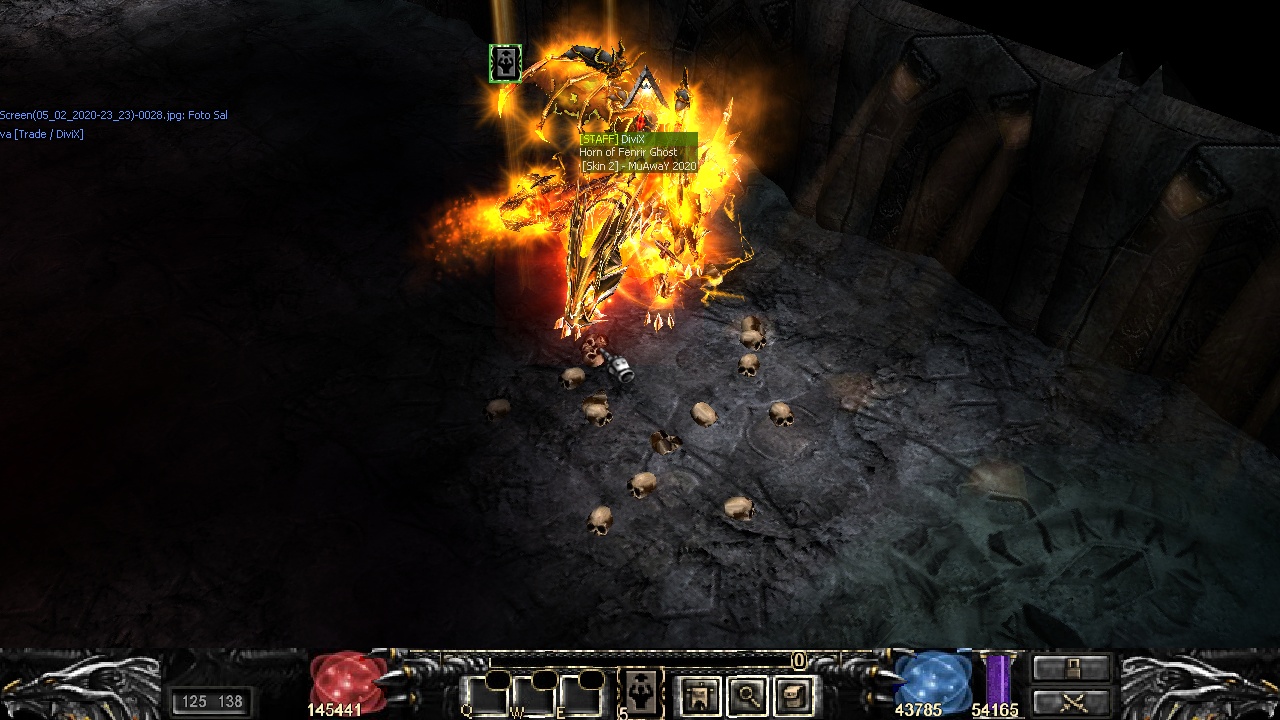Click the magnifying glass button
Image resolution: width=1280 pixels, height=720 pixels.
click(x=747, y=695)
